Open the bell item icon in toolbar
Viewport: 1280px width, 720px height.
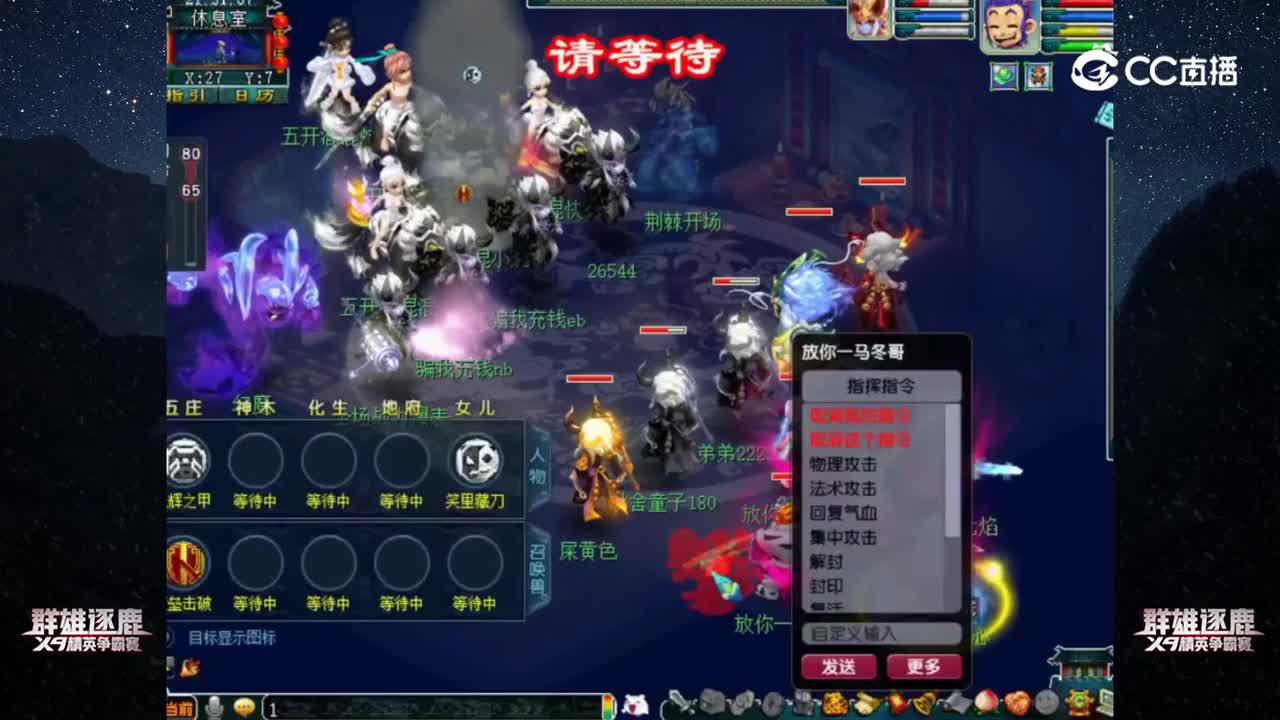925,704
